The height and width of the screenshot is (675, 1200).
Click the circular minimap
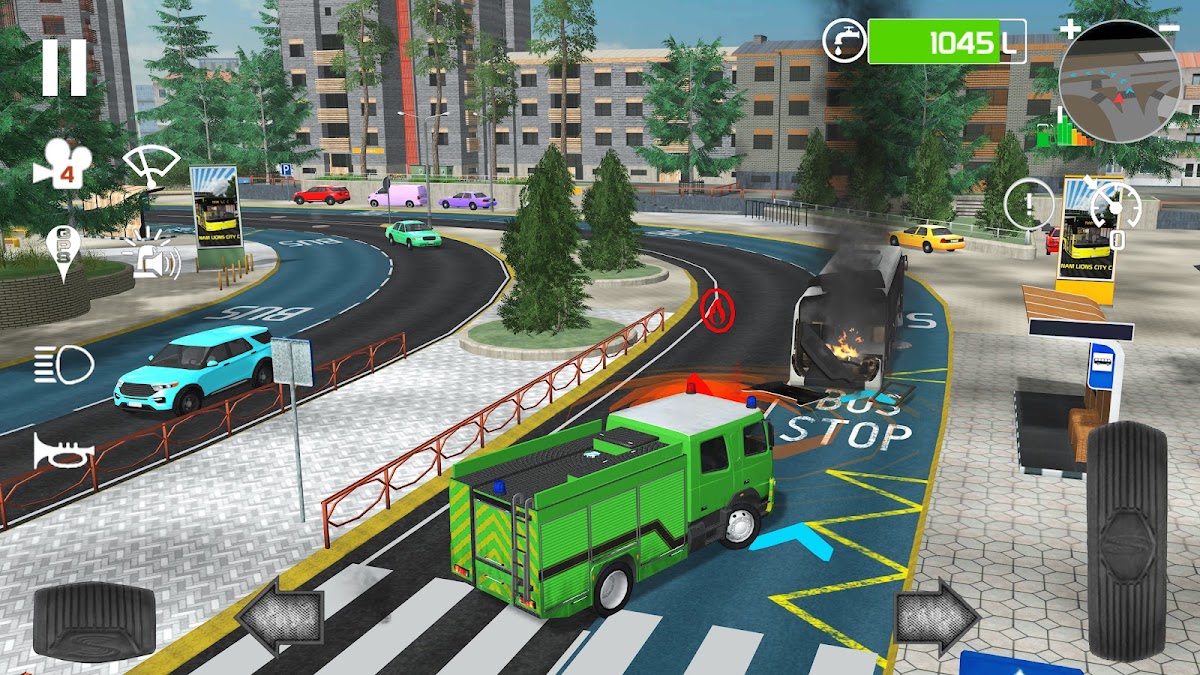pyautogui.click(x=1120, y=82)
